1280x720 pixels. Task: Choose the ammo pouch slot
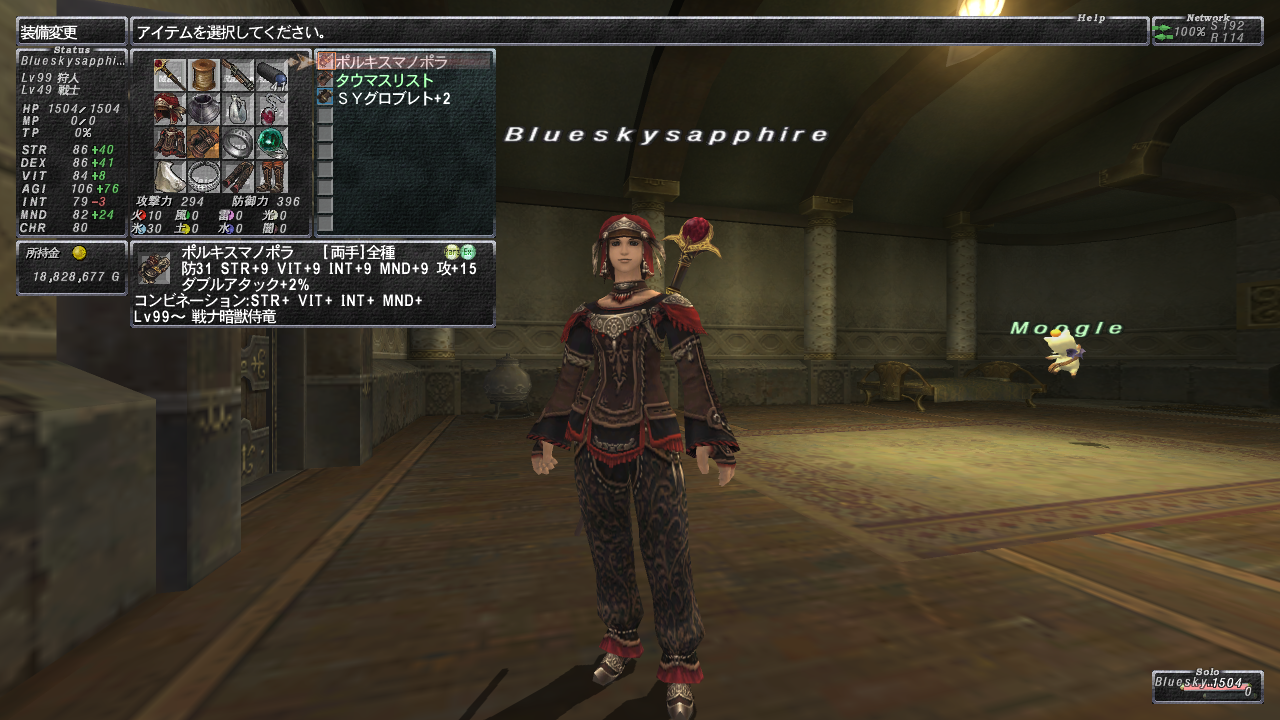pos(271,75)
